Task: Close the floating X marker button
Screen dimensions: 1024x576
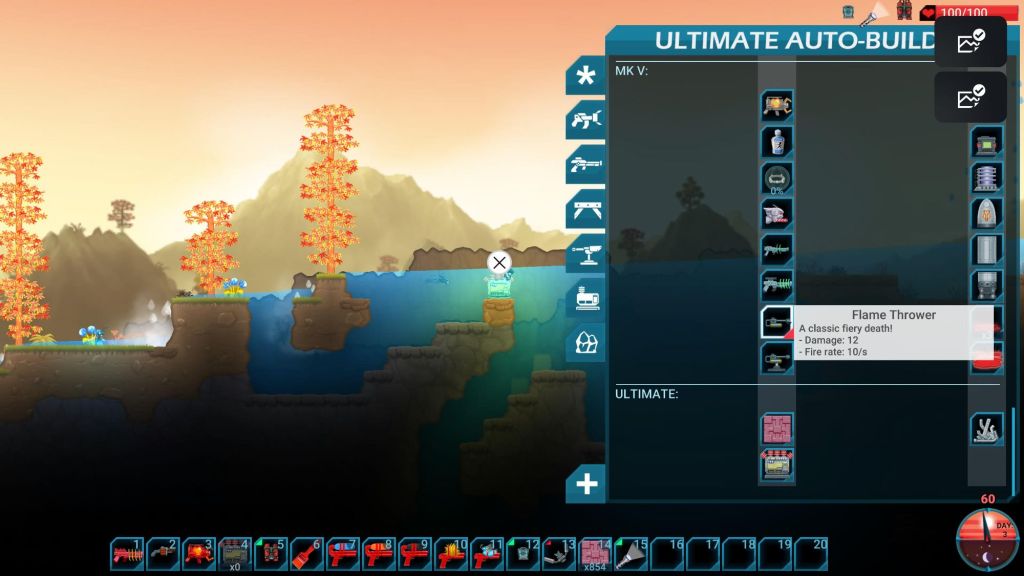Action: pyautogui.click(x=499, y=263)
